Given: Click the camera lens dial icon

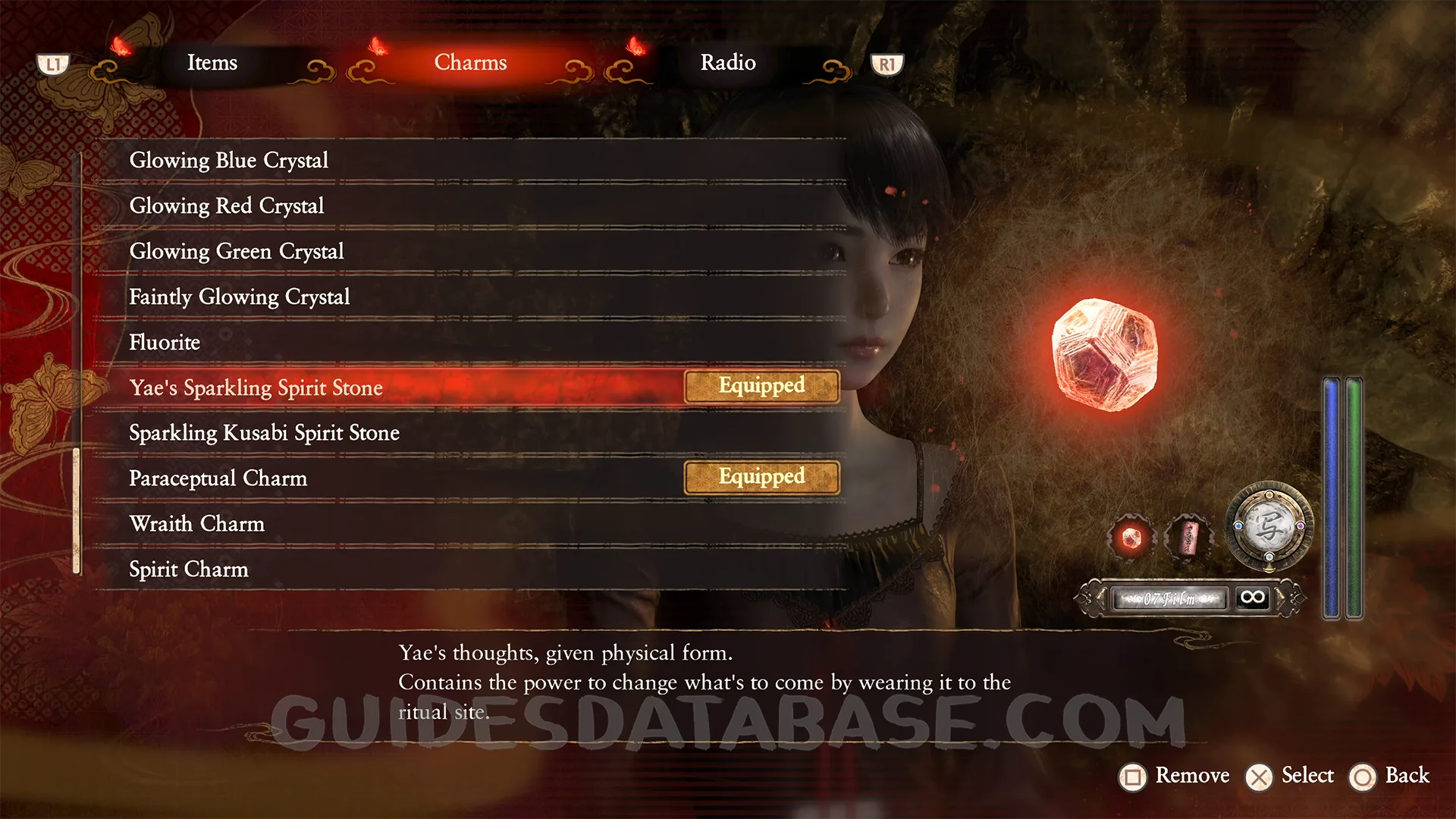Looking at the screenshot, I should 1269,526.
